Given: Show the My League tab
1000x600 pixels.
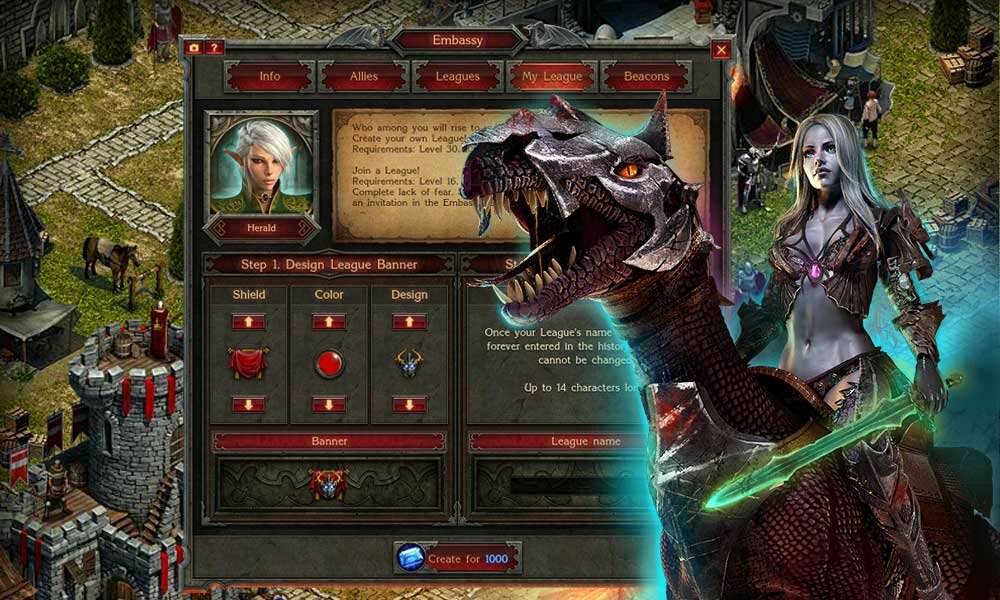Looking at the screenshot, I should [x=552, y=77].
